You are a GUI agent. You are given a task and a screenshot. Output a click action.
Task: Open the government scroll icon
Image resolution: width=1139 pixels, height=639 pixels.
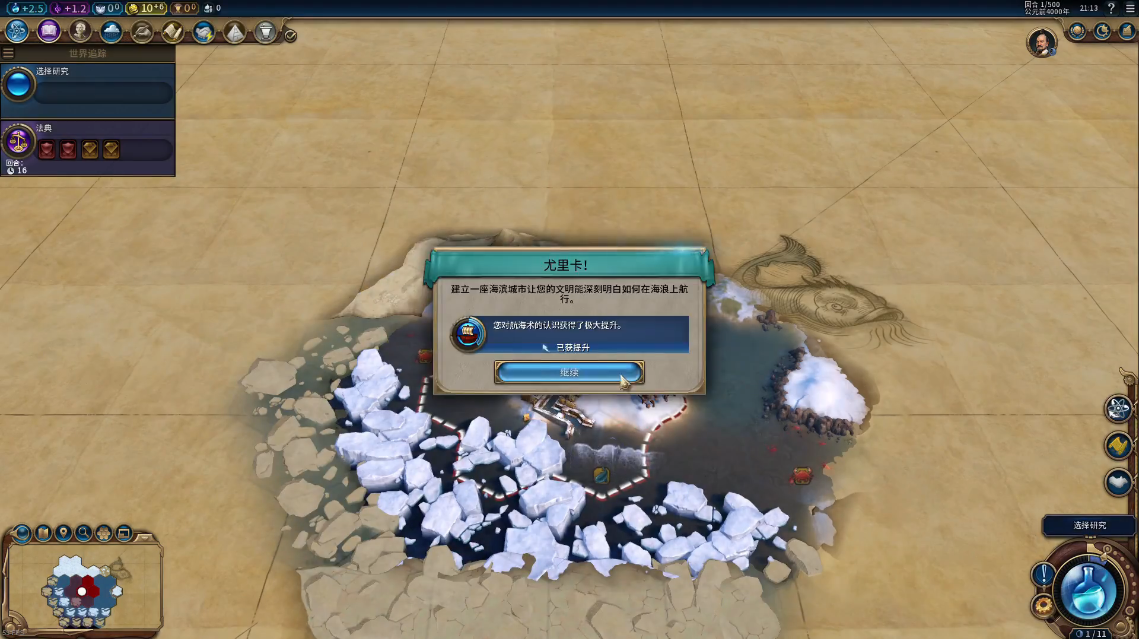[x=172, y=31]
